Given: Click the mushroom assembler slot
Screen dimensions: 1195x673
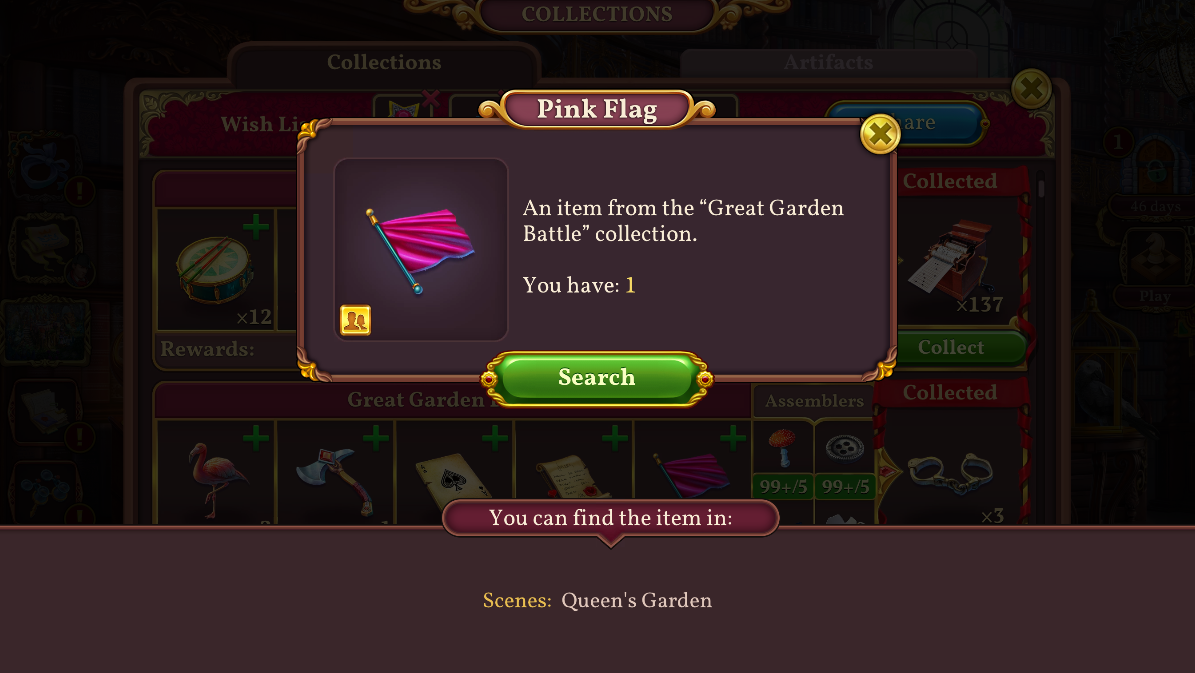Looking at the screenshot, I should 783,450.
